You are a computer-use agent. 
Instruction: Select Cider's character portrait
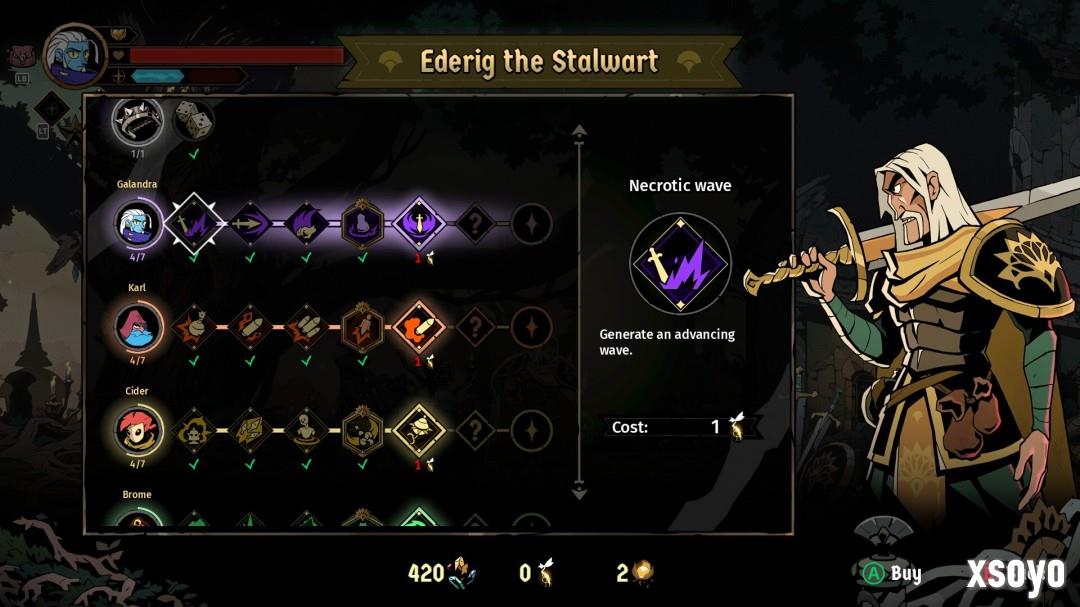pos(137,431)
